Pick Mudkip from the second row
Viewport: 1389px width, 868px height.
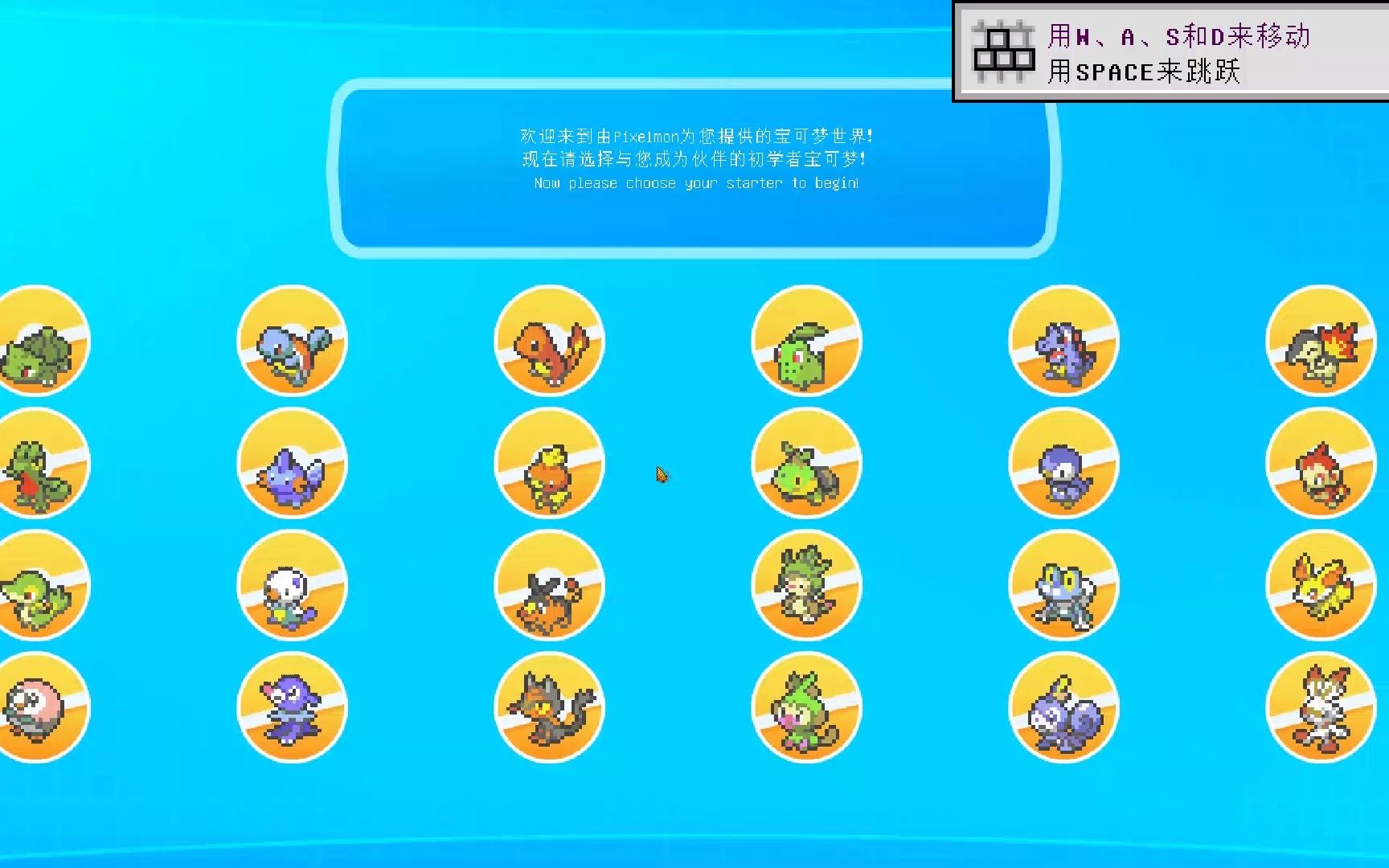[292, 465]
